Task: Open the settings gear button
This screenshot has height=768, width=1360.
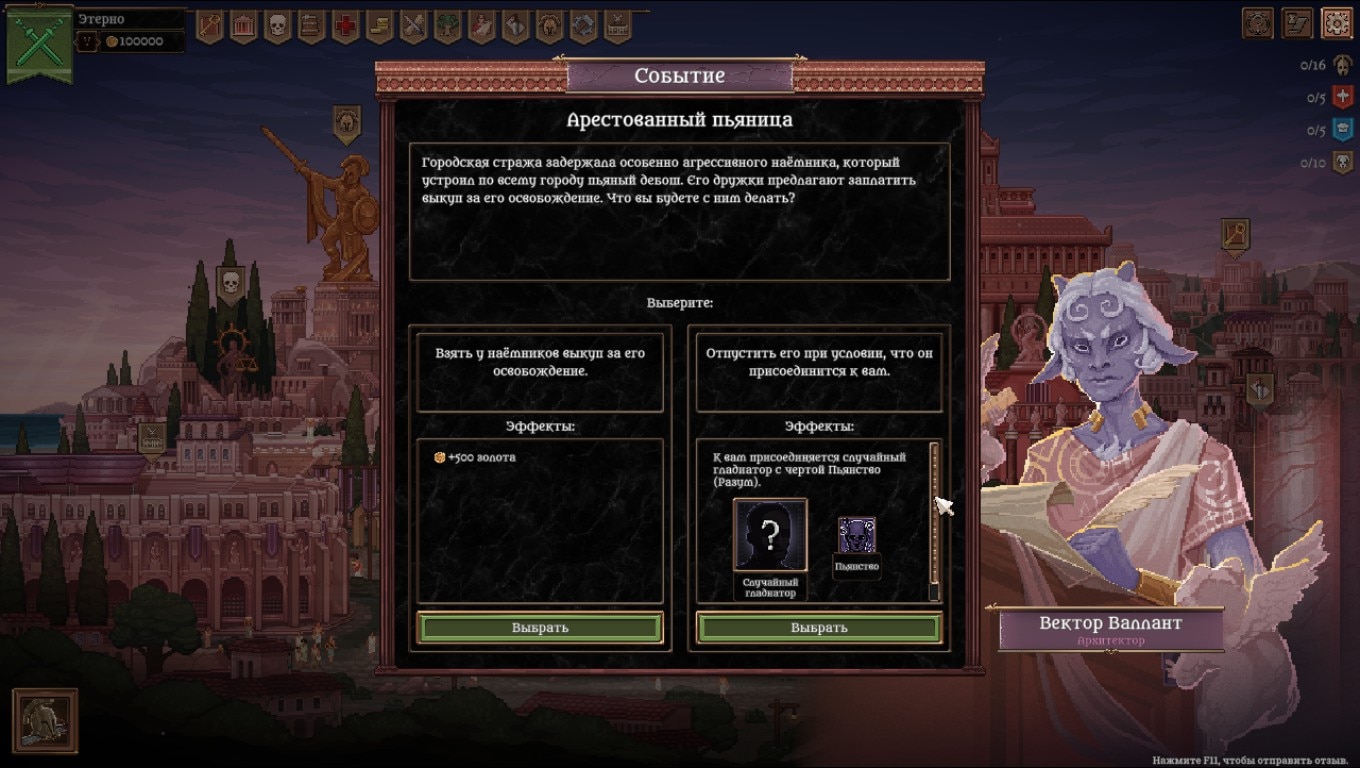Action: 1337,23
